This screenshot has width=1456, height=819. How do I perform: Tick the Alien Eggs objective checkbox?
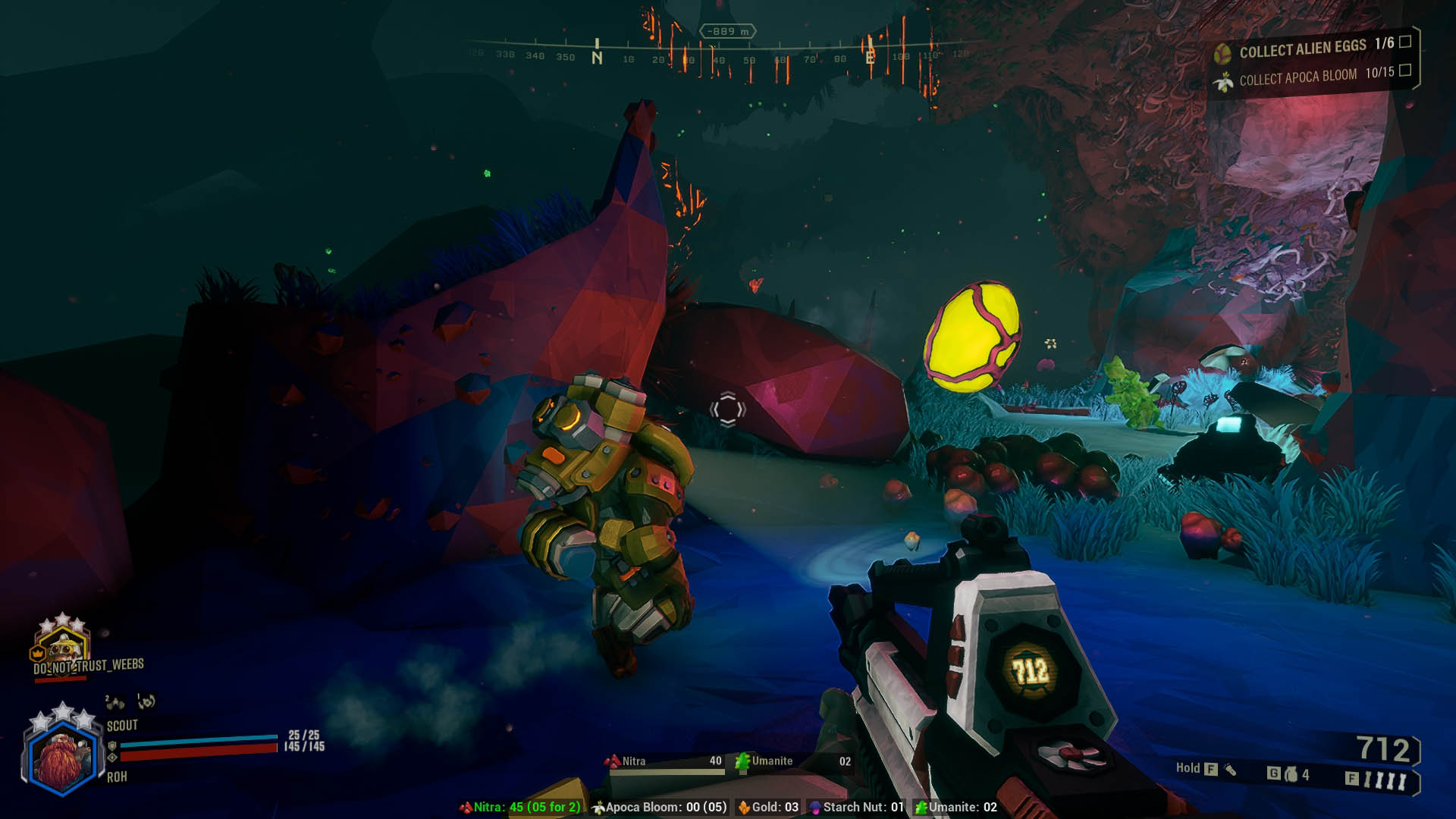click(x=1405, y=41)
